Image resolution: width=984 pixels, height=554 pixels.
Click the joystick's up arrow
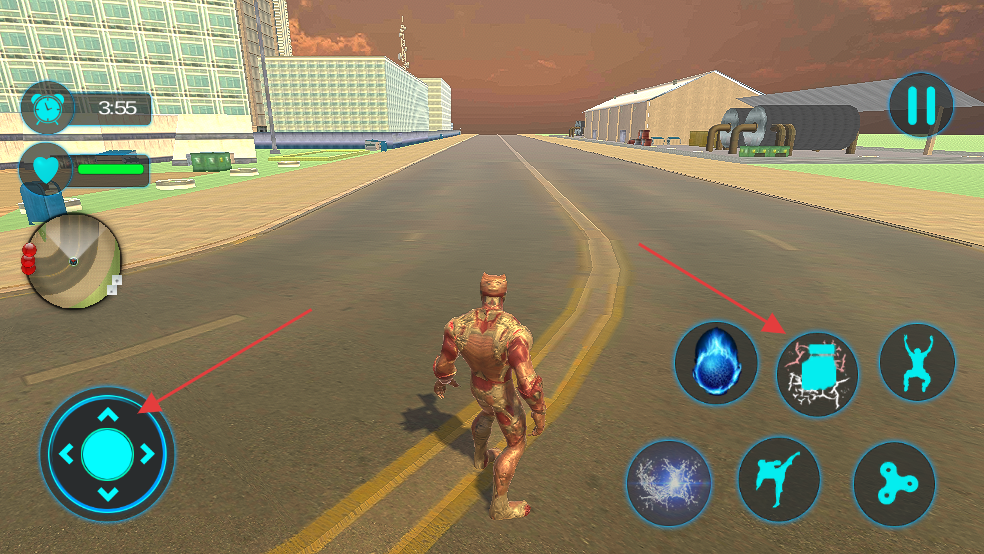108,414
